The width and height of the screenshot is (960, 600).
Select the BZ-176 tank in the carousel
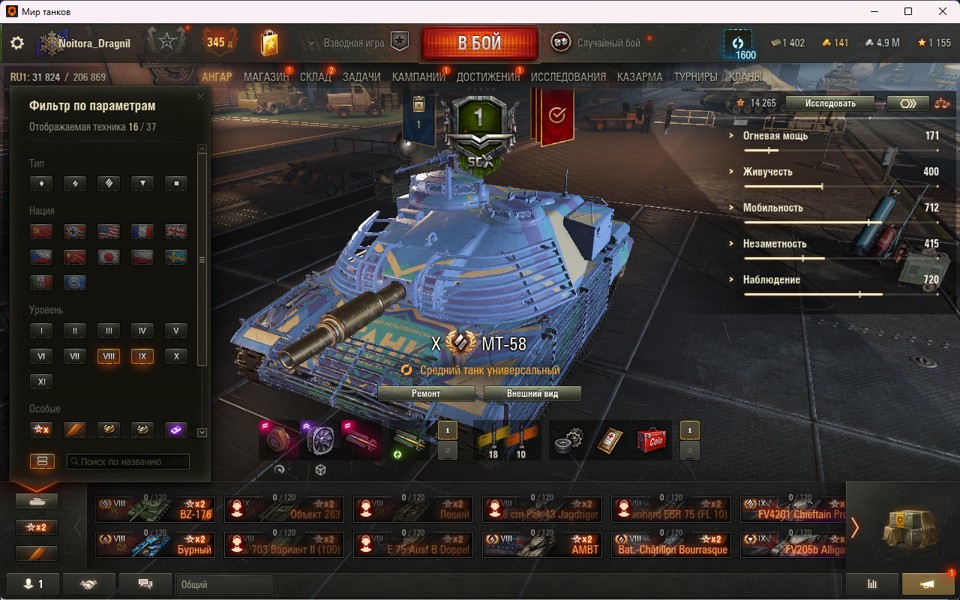coord(155,510)
